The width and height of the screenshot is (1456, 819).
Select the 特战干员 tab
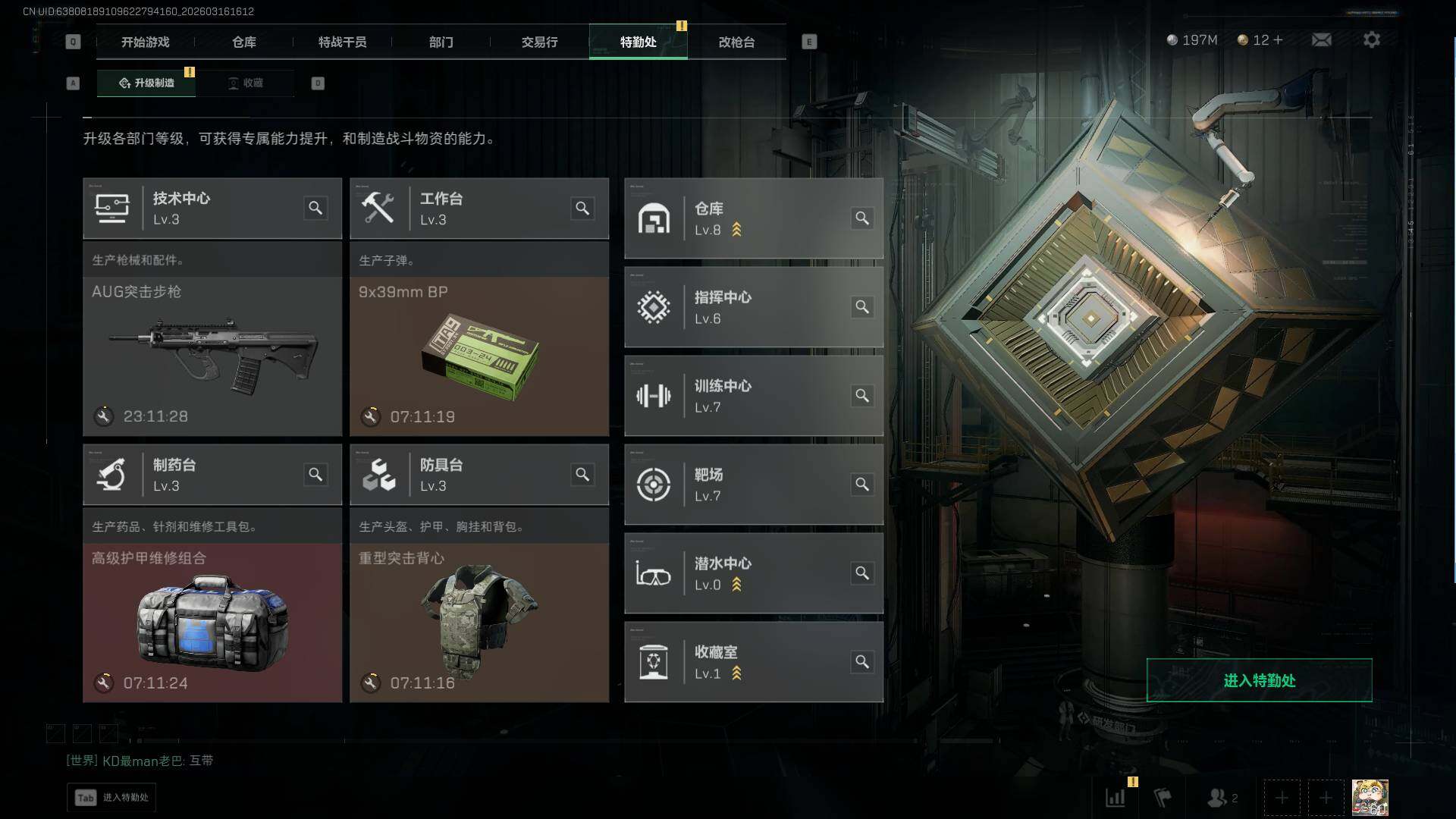coord(342,42)
